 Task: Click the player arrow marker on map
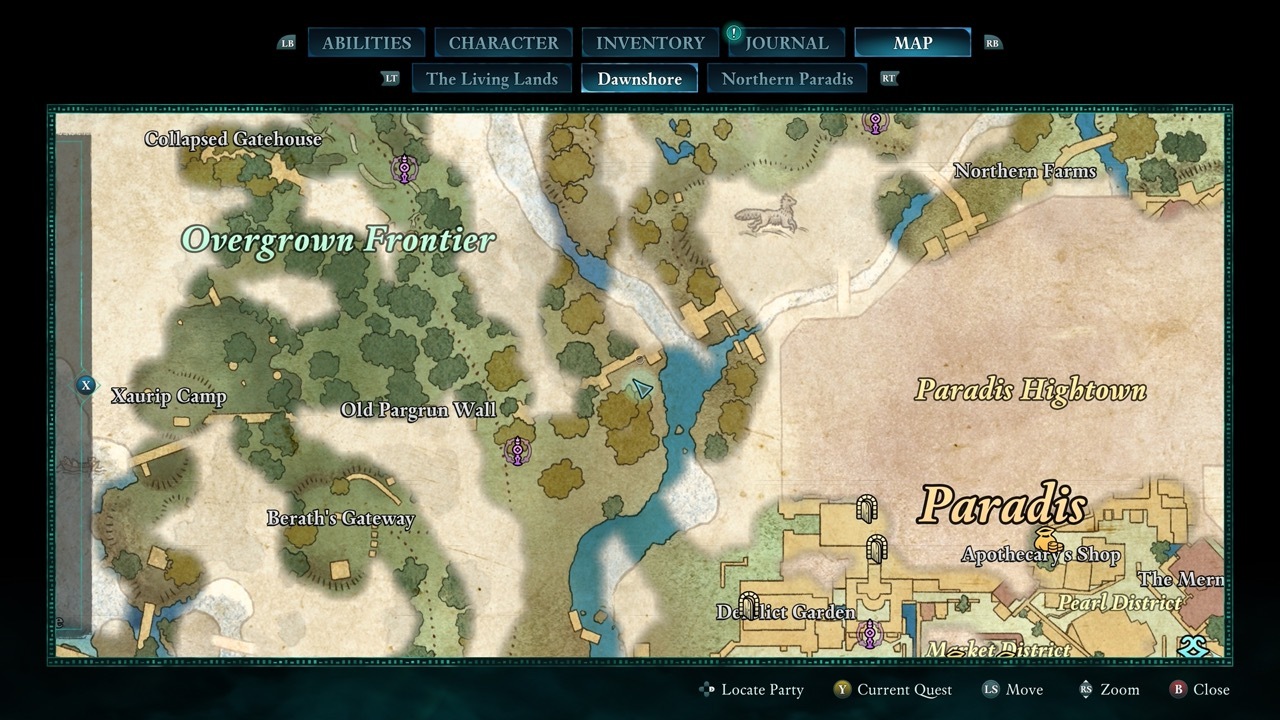click(642, 388)
